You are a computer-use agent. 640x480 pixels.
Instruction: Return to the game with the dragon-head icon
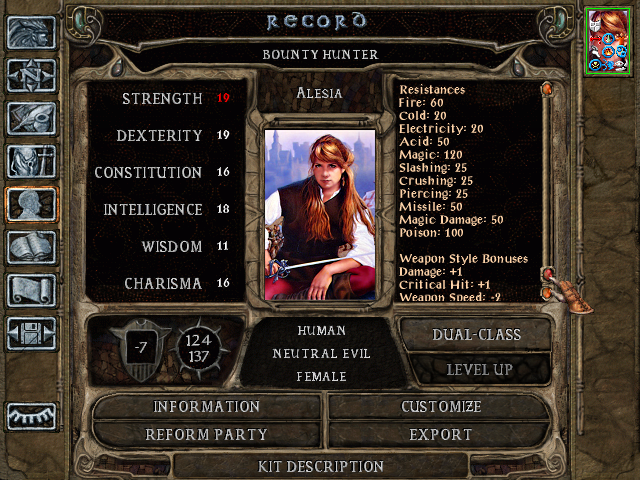pyautogui.click(x=31, y=32)
